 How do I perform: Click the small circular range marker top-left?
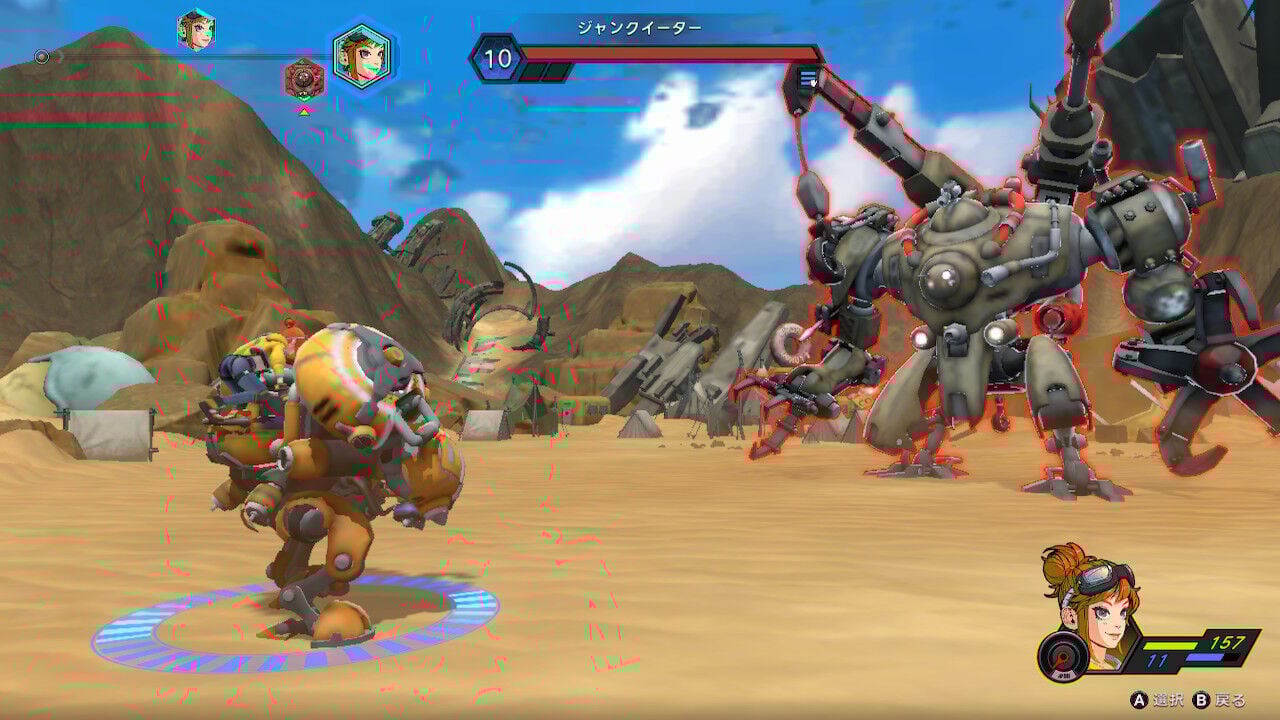click(x=42, y=56)
